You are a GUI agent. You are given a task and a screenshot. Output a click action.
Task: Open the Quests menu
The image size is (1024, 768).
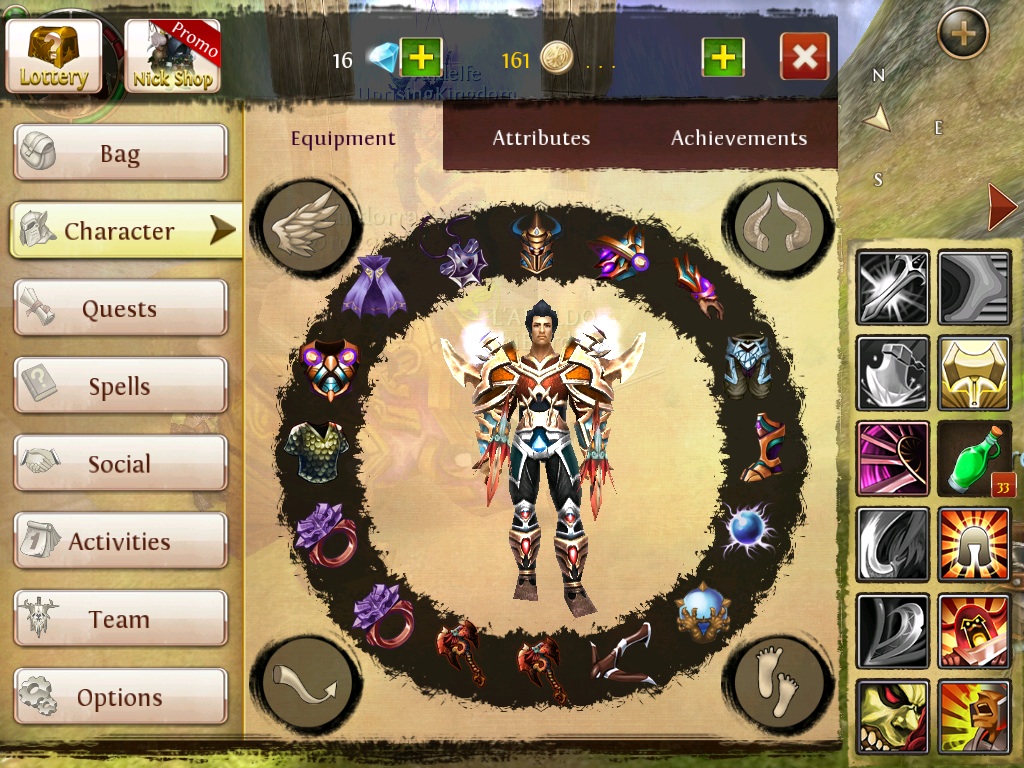point(120,308)
